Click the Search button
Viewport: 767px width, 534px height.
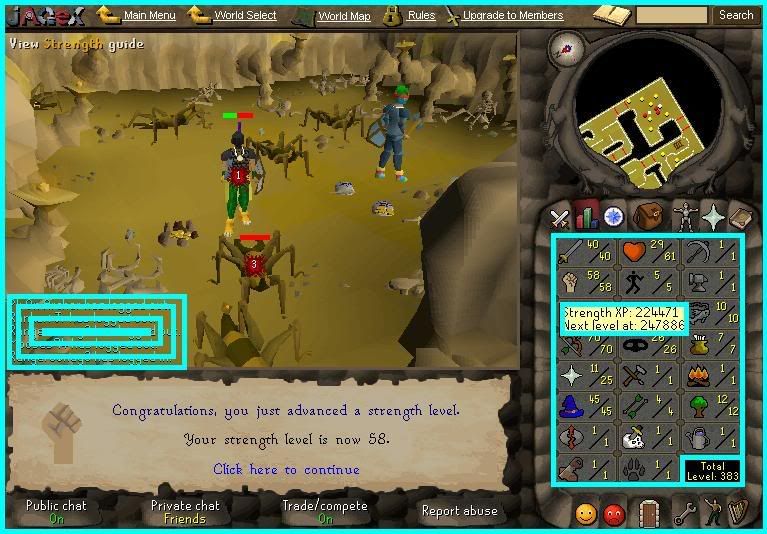tap(736, 15)
